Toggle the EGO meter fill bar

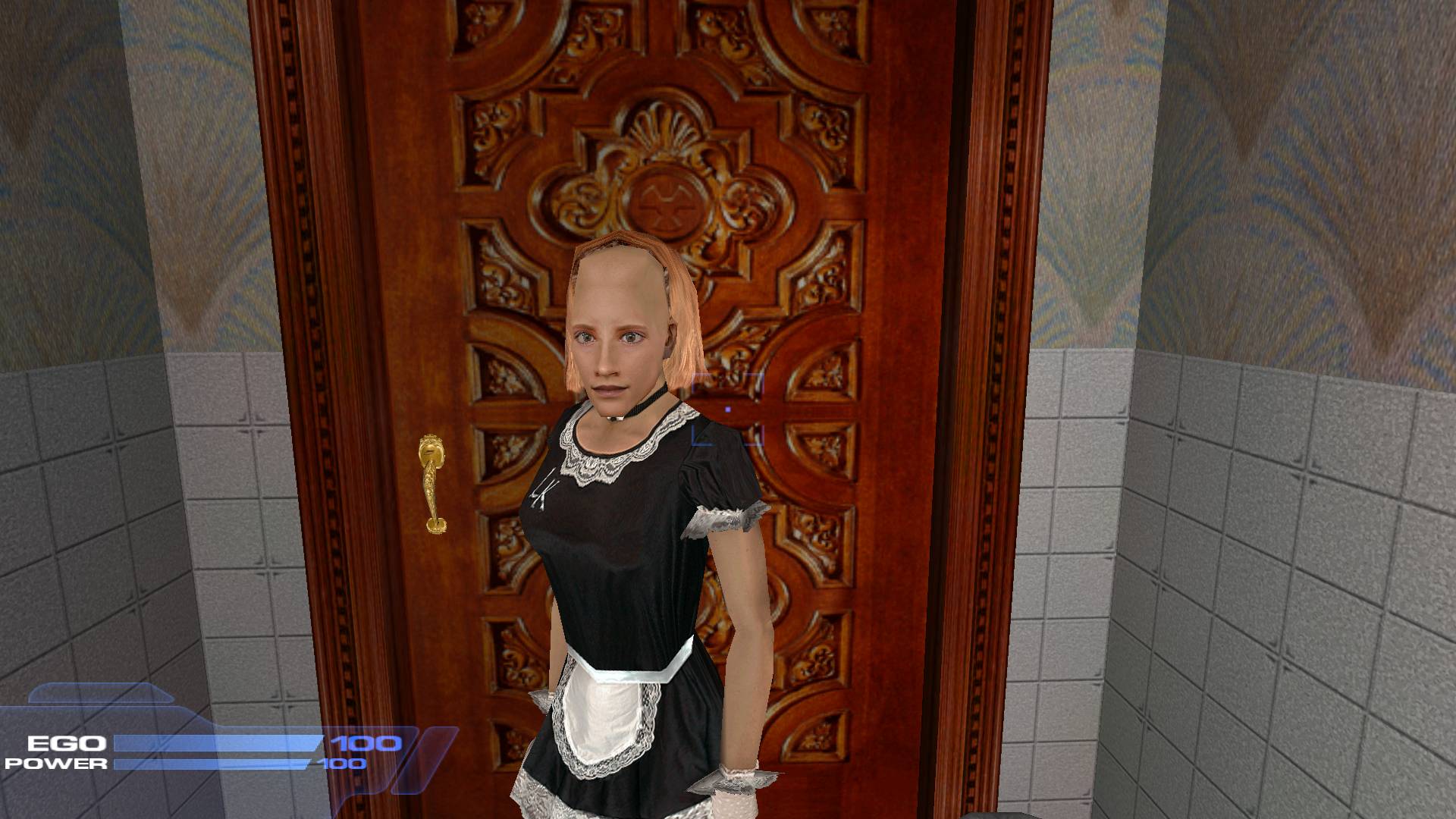(x=220, y=742)
